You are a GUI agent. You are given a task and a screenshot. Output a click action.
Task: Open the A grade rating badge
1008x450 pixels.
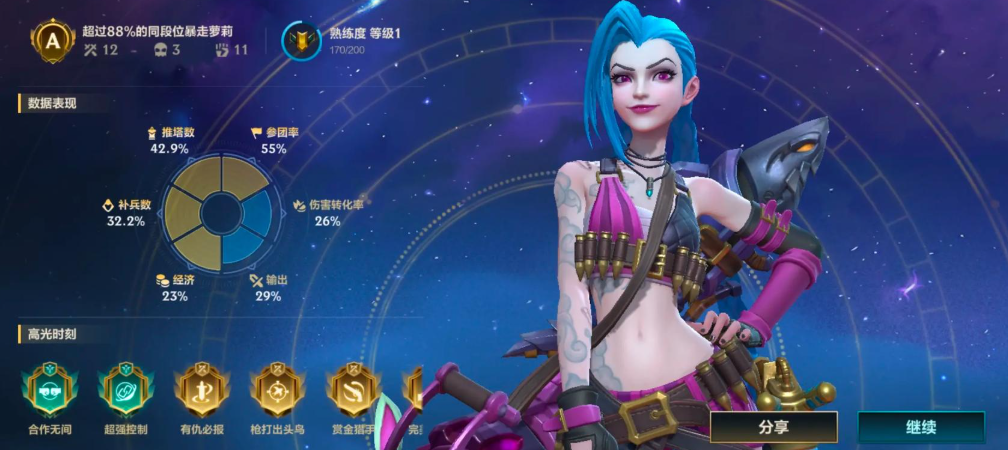[x=52, y=40]
